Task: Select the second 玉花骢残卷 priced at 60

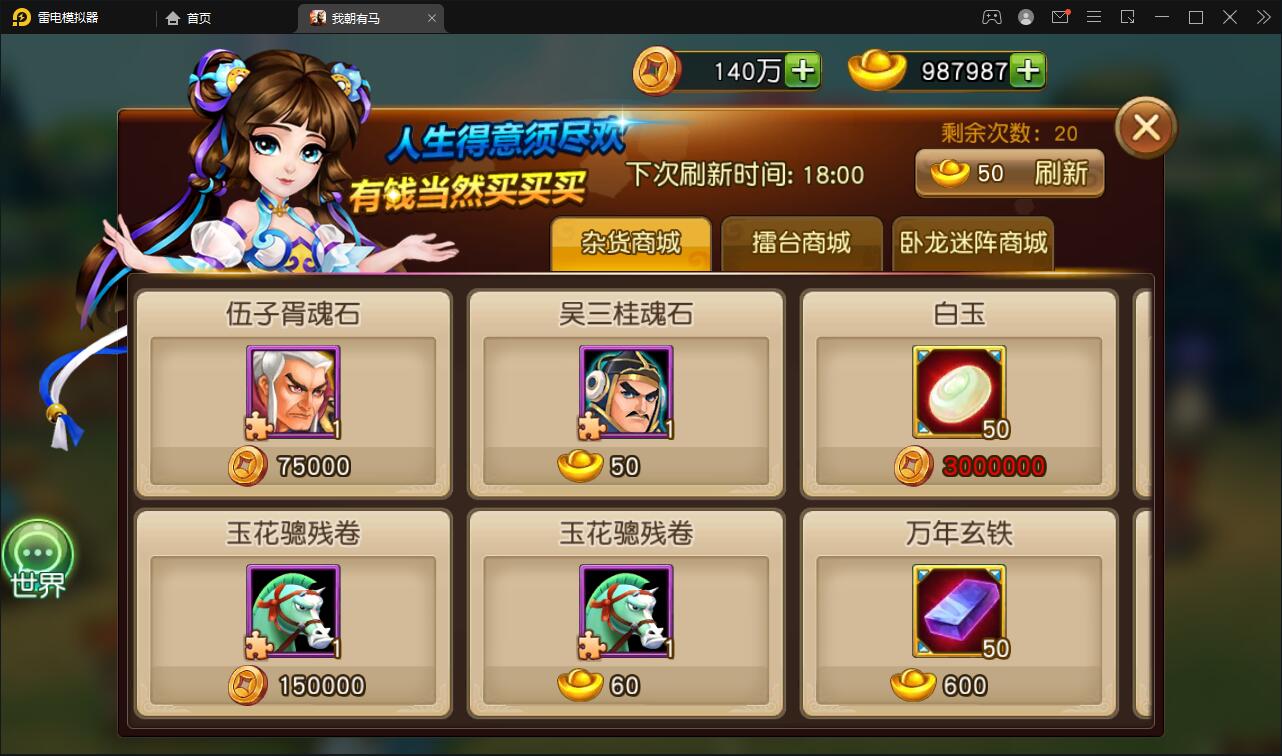Action: (x=625, y=610)
